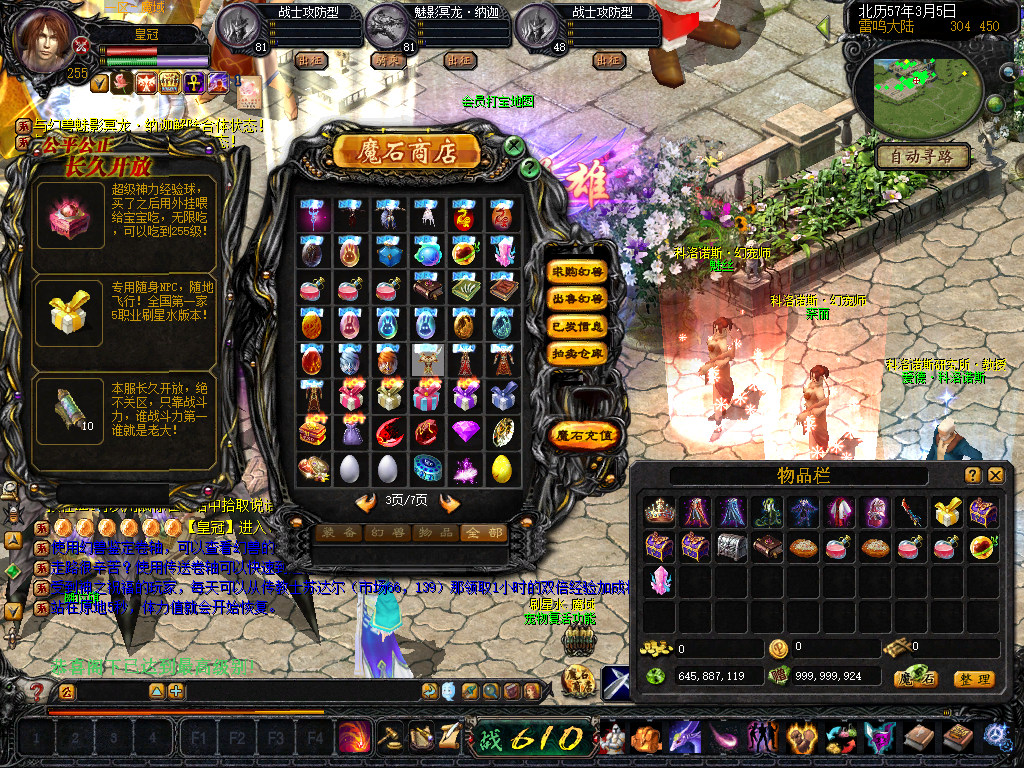Open the 出售幻兽 sell option
The width and height of the screenshot is (1024, 768).
577,299
